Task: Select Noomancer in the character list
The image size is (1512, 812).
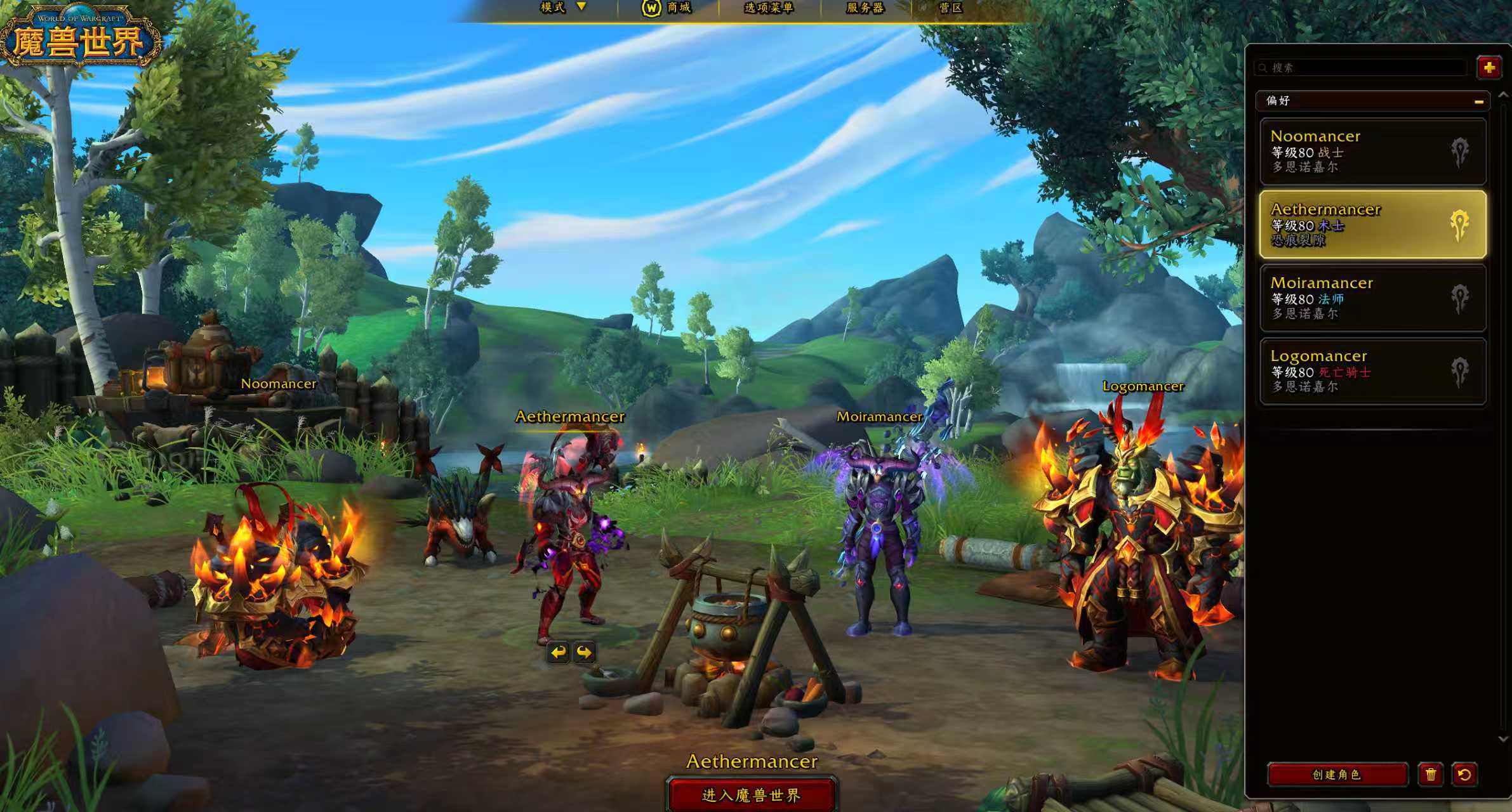Action: [x=1372, y=151]
